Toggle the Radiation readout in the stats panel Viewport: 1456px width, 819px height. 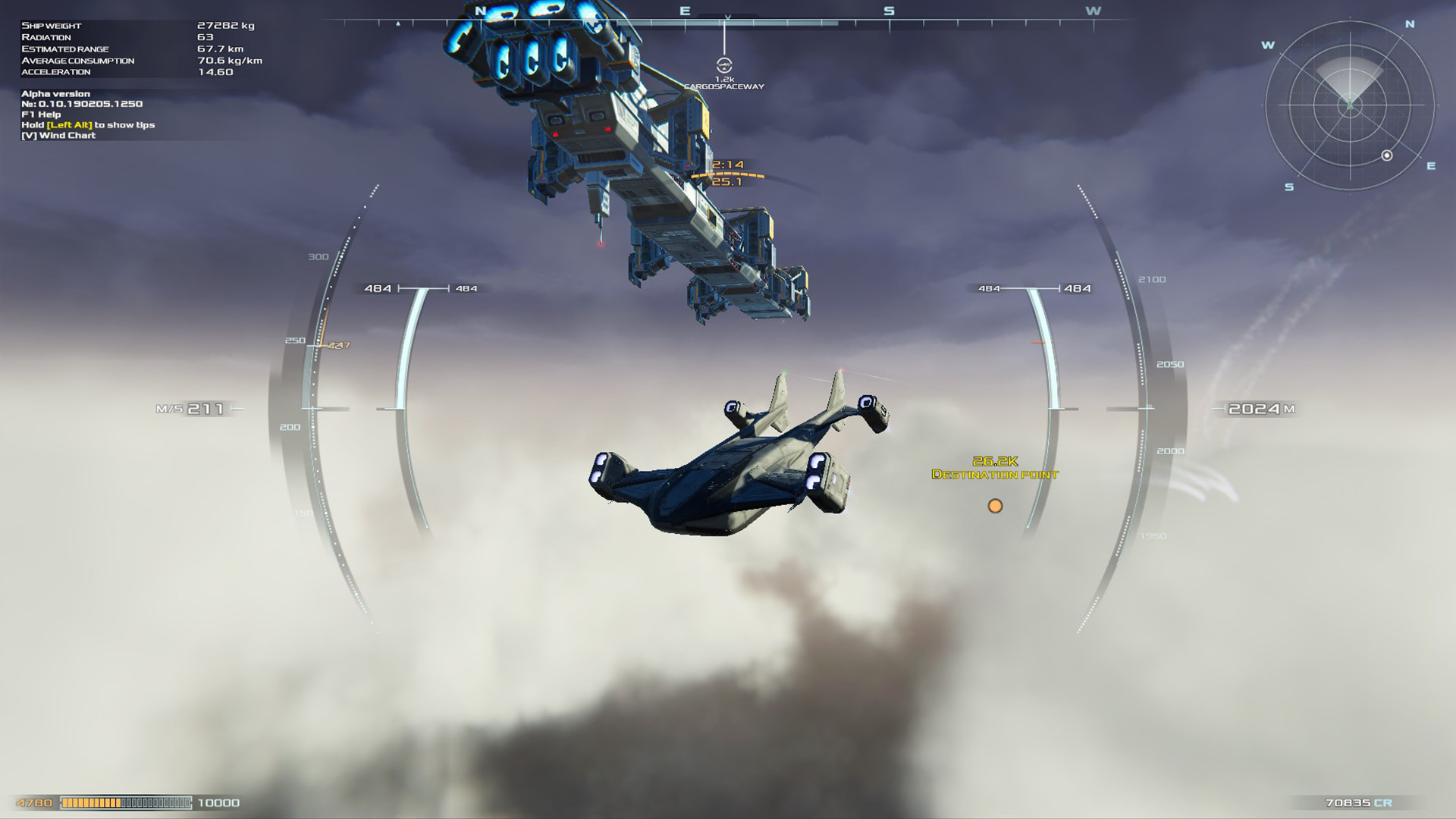tap(45, 36)
